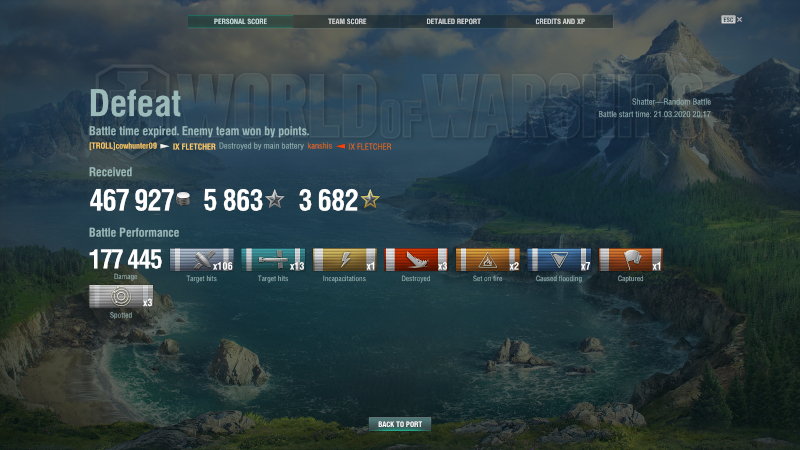800x450 pixels.
Task: Click the Destroyed ribbon icon
Action: pos(416,261)
